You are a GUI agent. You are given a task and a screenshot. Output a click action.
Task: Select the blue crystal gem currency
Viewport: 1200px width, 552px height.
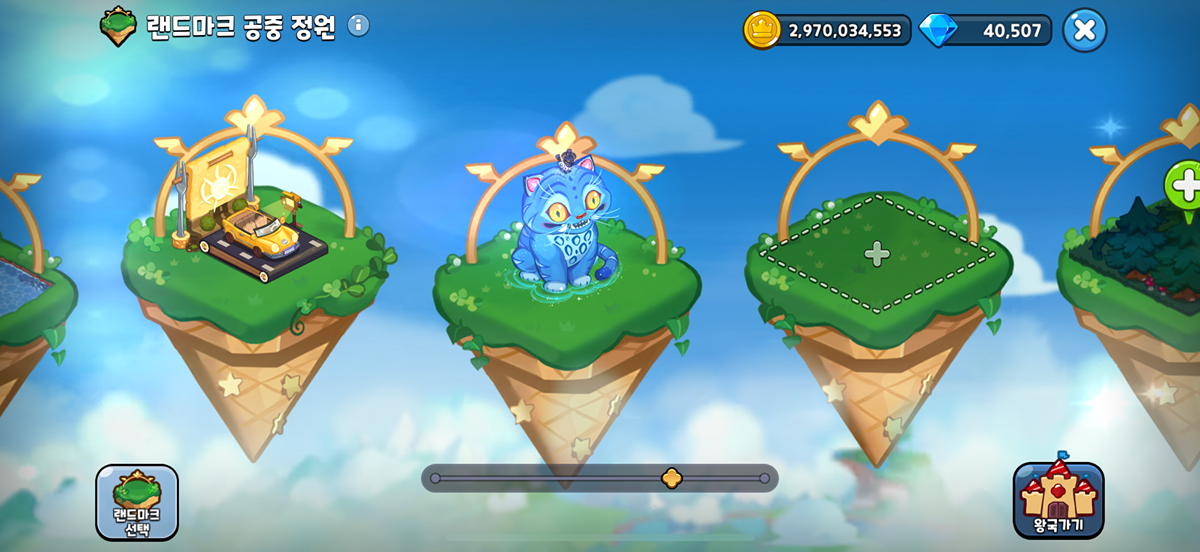(938, 30)
